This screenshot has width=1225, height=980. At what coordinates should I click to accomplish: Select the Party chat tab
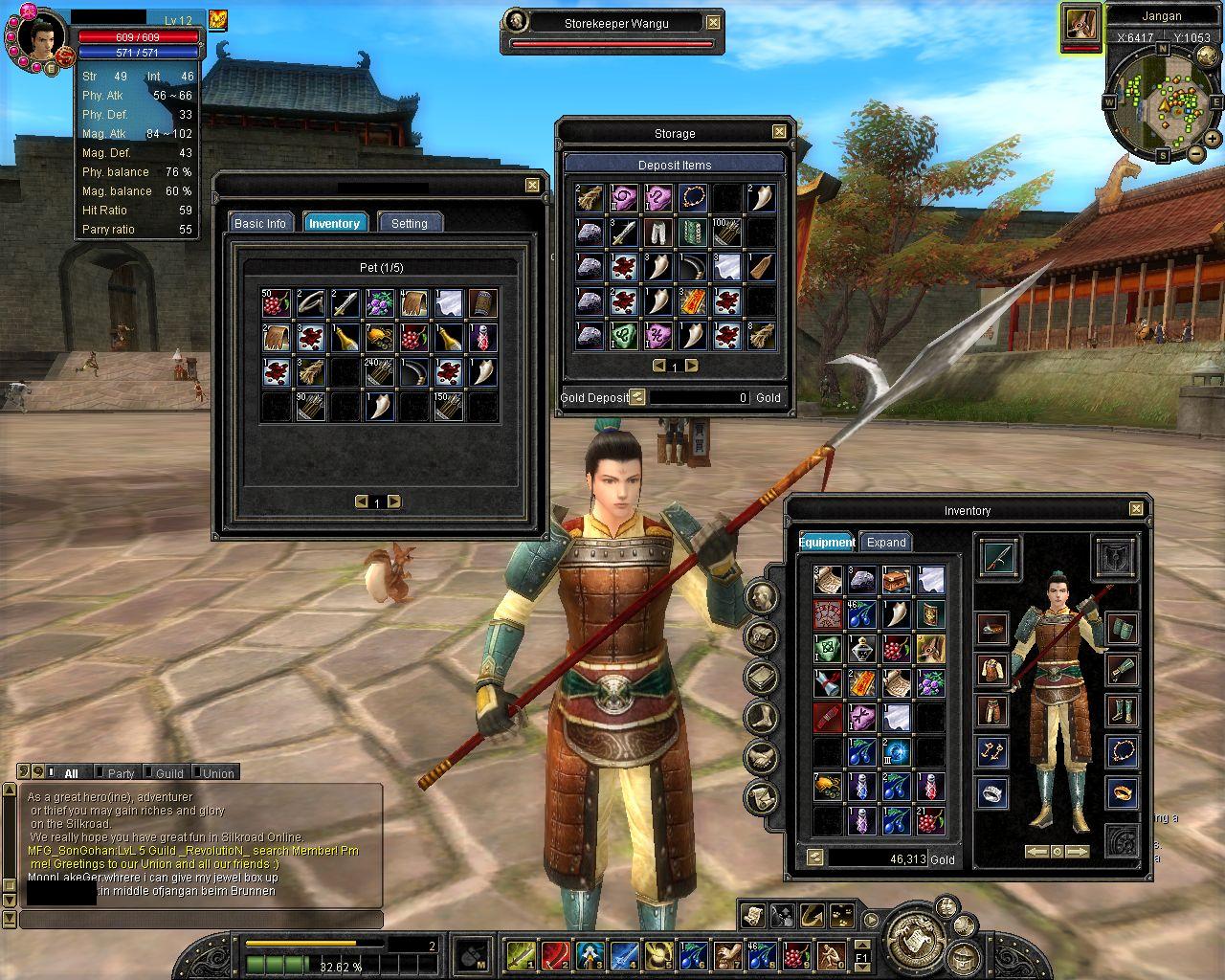coord(121,773)
